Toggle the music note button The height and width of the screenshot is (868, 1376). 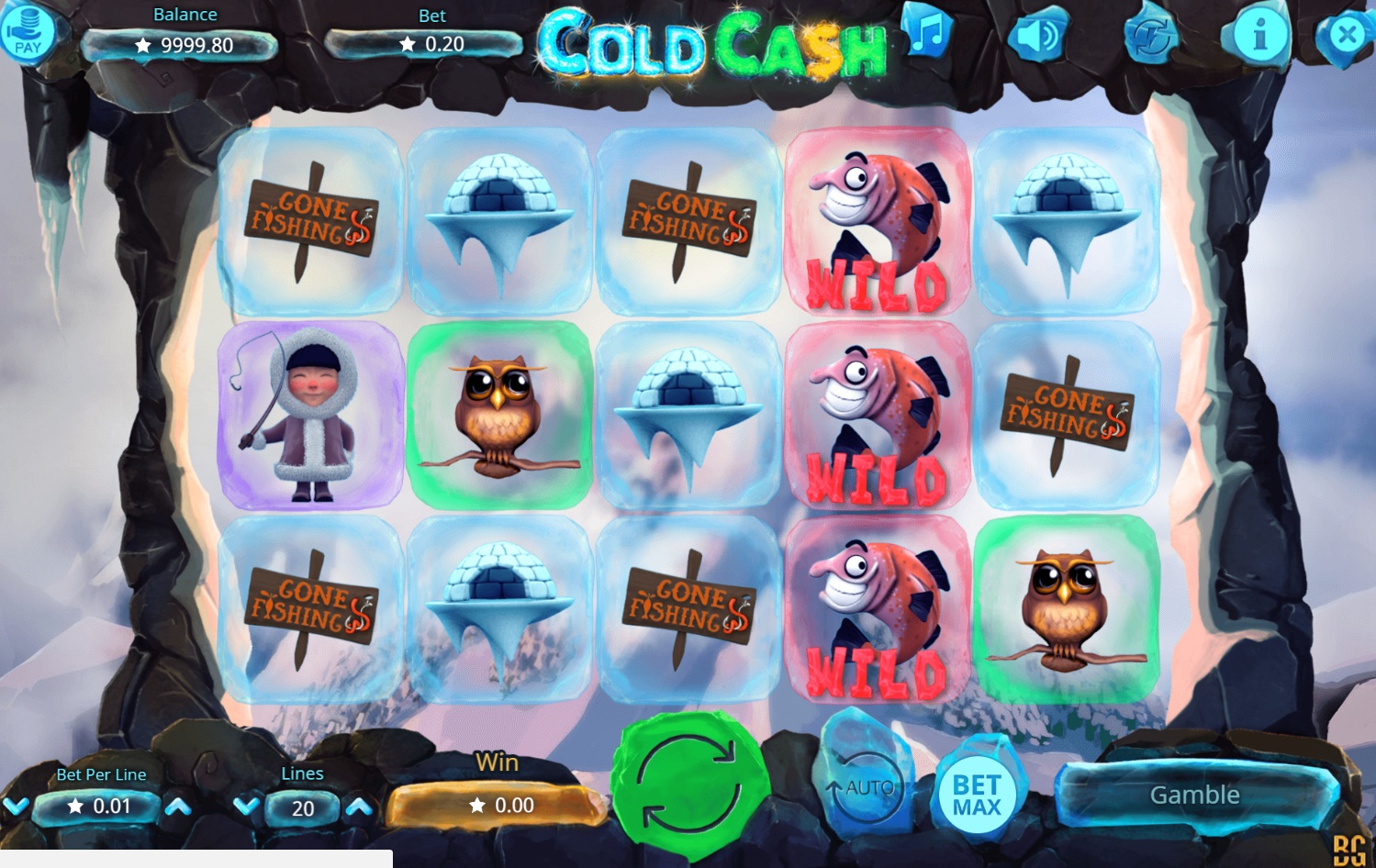927,33
